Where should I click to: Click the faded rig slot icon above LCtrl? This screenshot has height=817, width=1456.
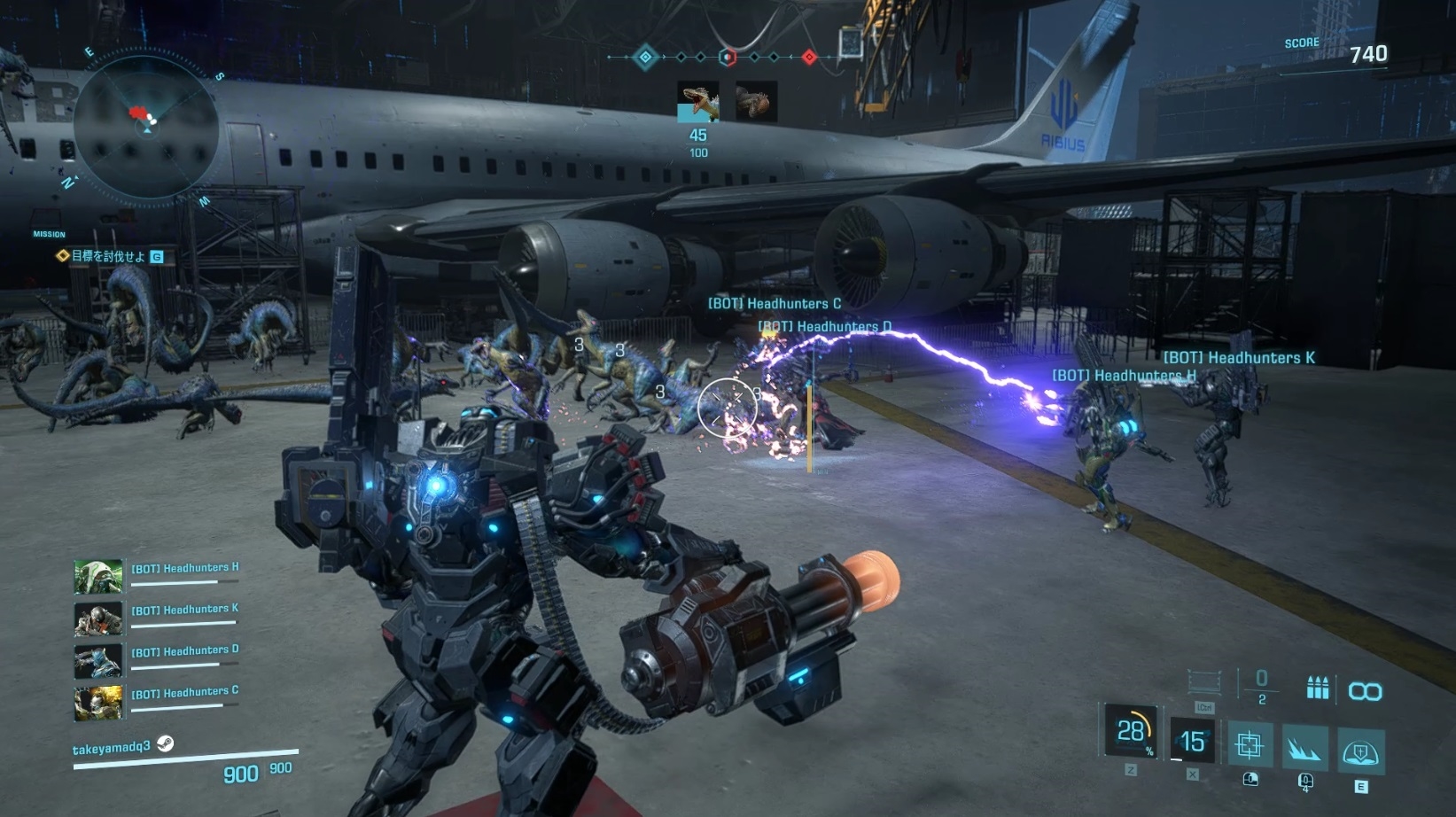[x=1204, y=682]
